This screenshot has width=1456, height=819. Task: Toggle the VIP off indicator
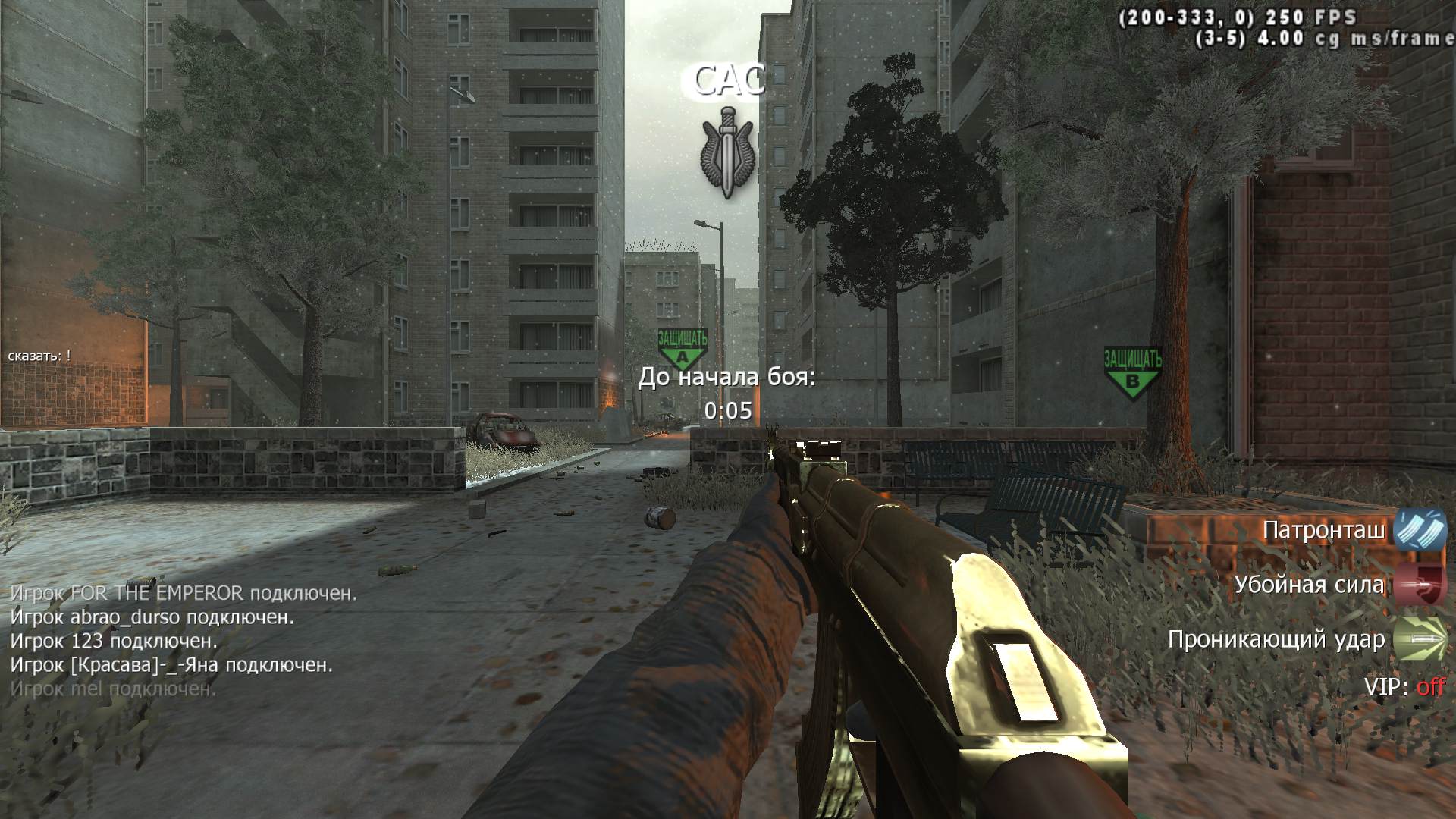(x=1429, y=687)
